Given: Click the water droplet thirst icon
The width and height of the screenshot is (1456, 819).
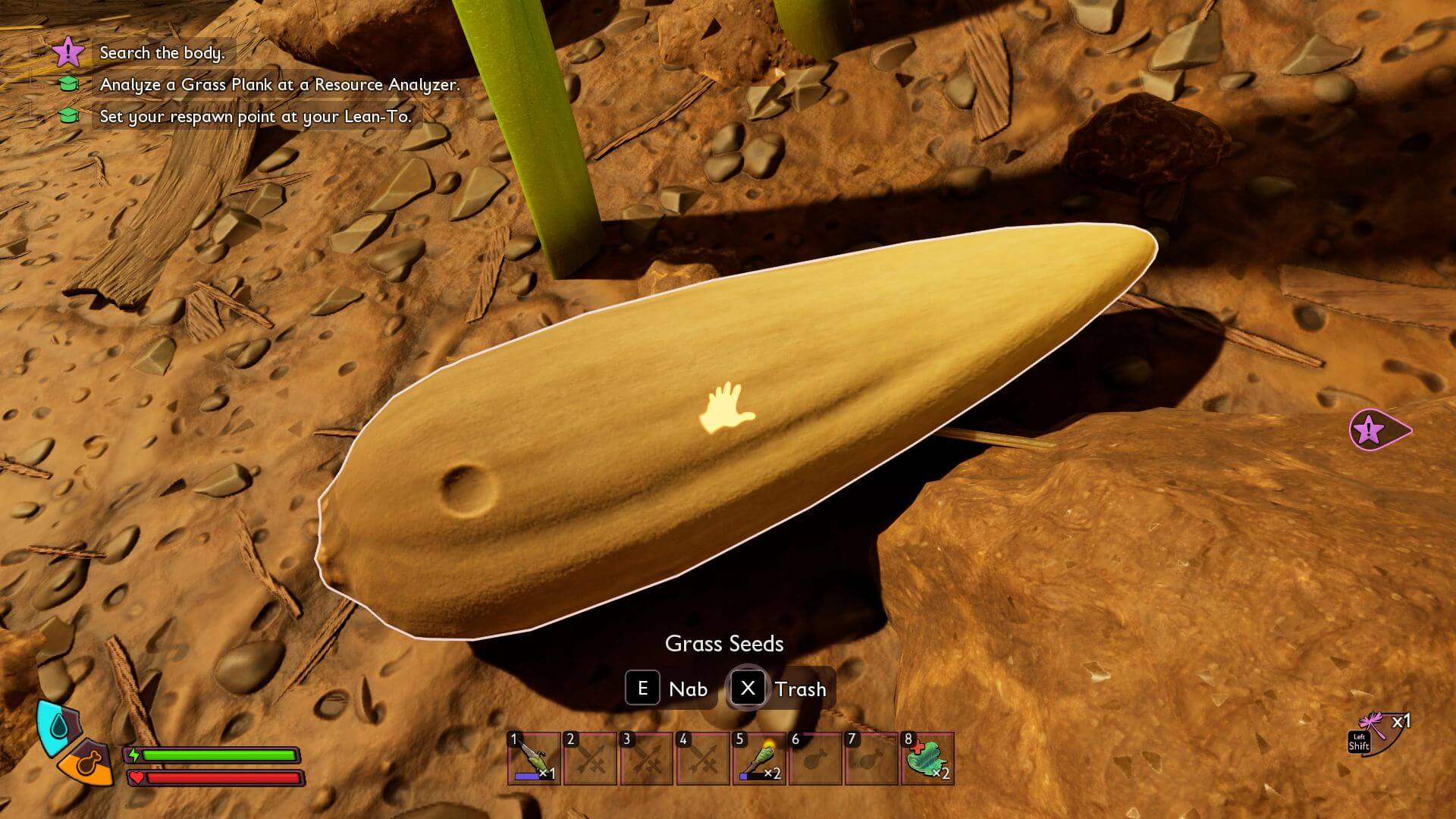Looking at the screenshot, I should pos(58,727).
